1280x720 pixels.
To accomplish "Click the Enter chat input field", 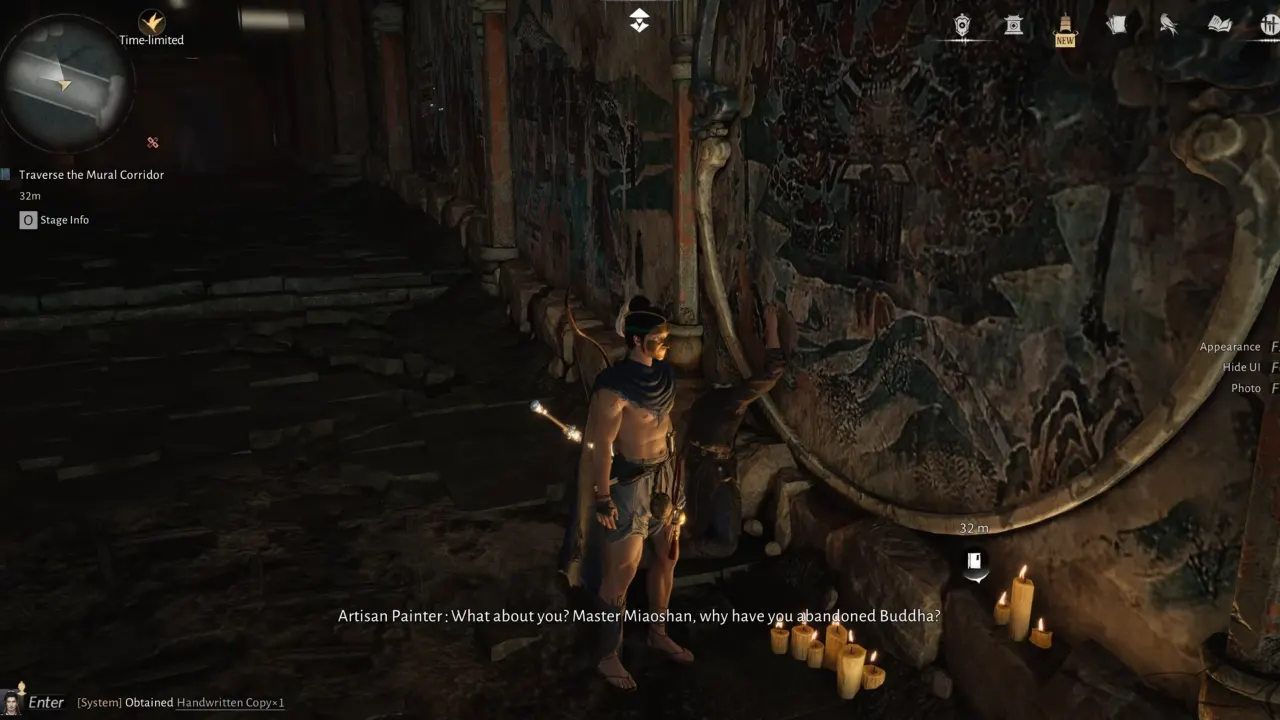I will coord(46,702).
